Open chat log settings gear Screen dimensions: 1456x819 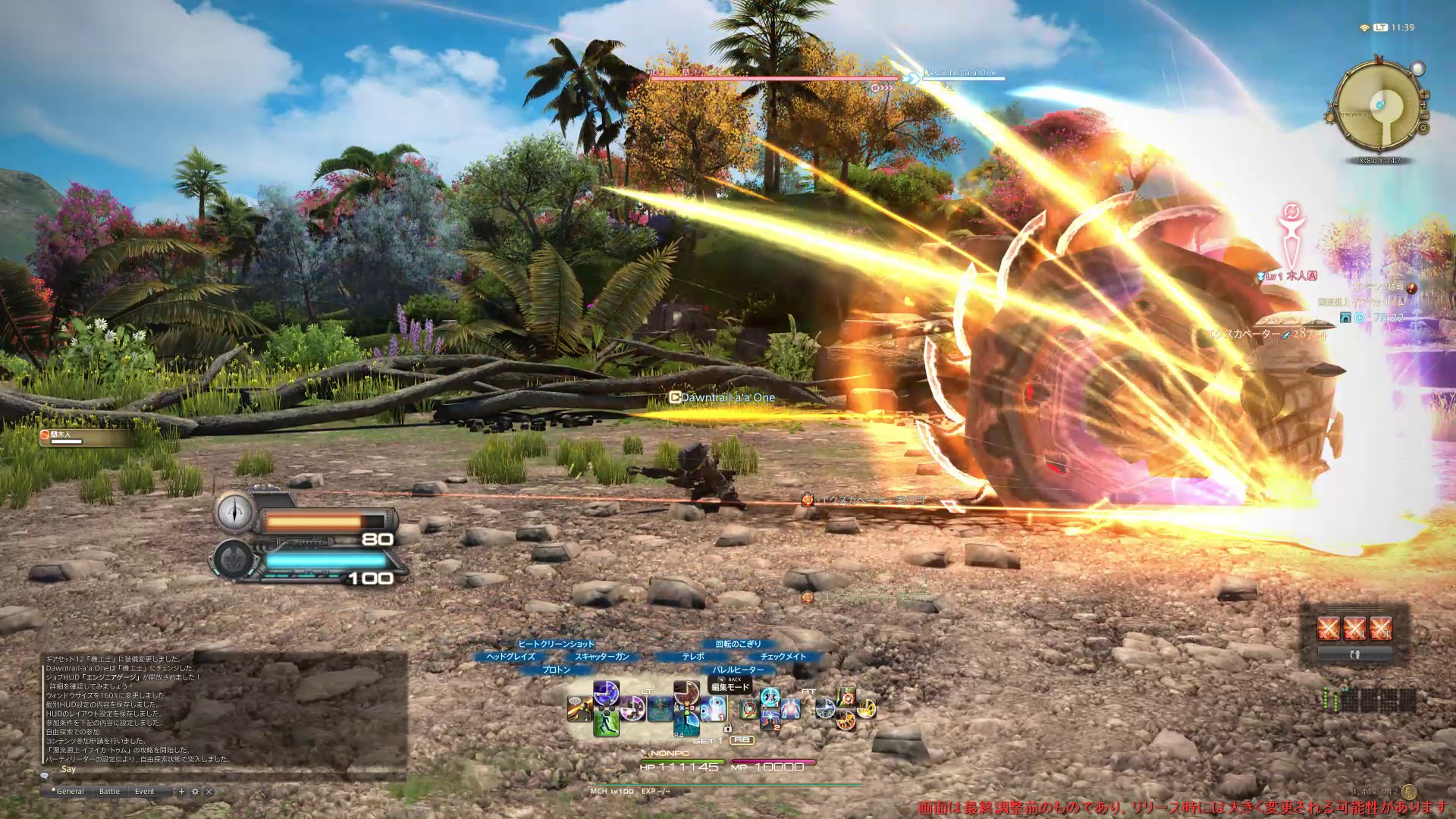(x=195, y=791)
